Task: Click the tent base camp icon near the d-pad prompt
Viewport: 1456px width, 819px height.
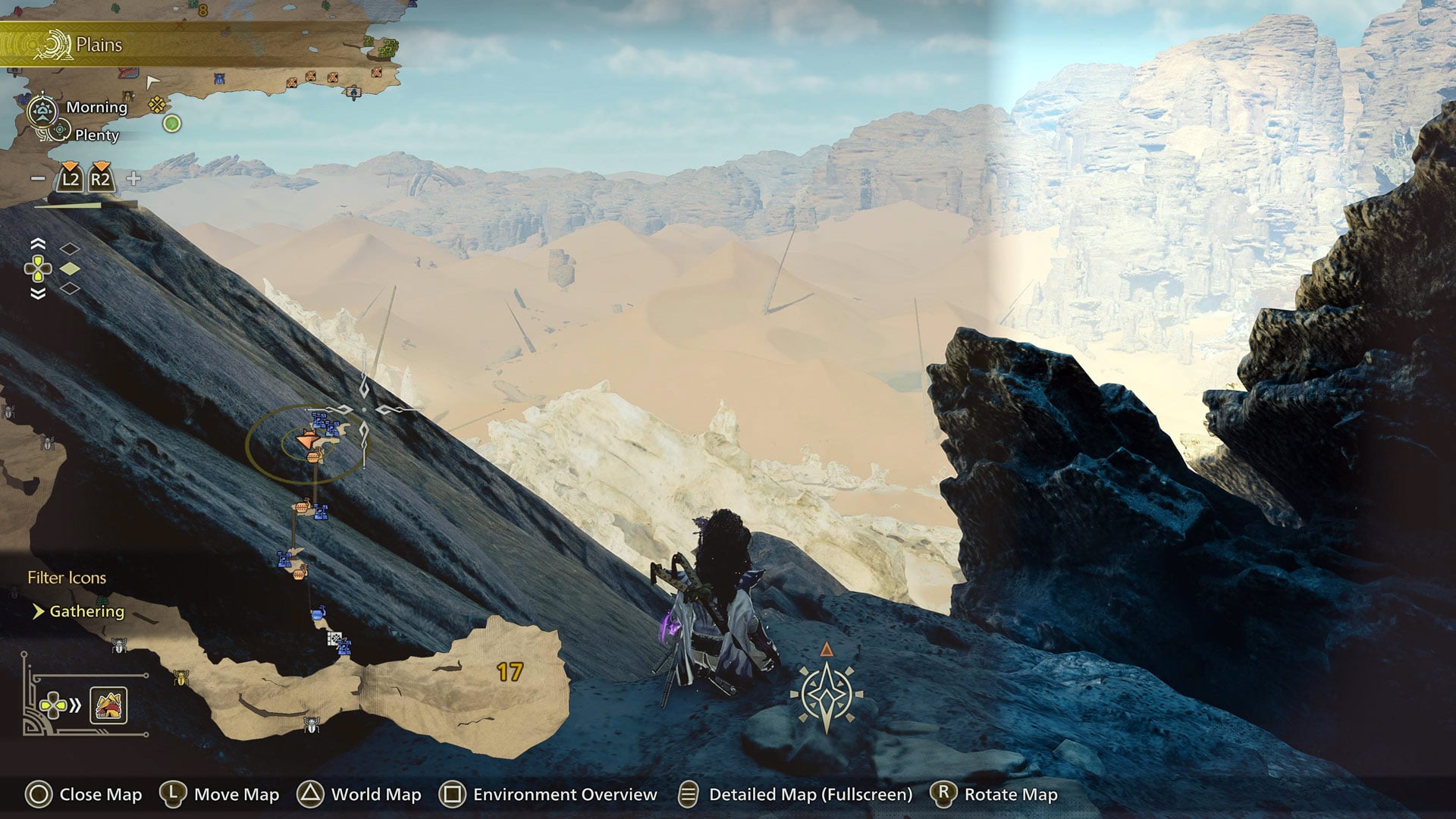Action: (x=108, y=705)
